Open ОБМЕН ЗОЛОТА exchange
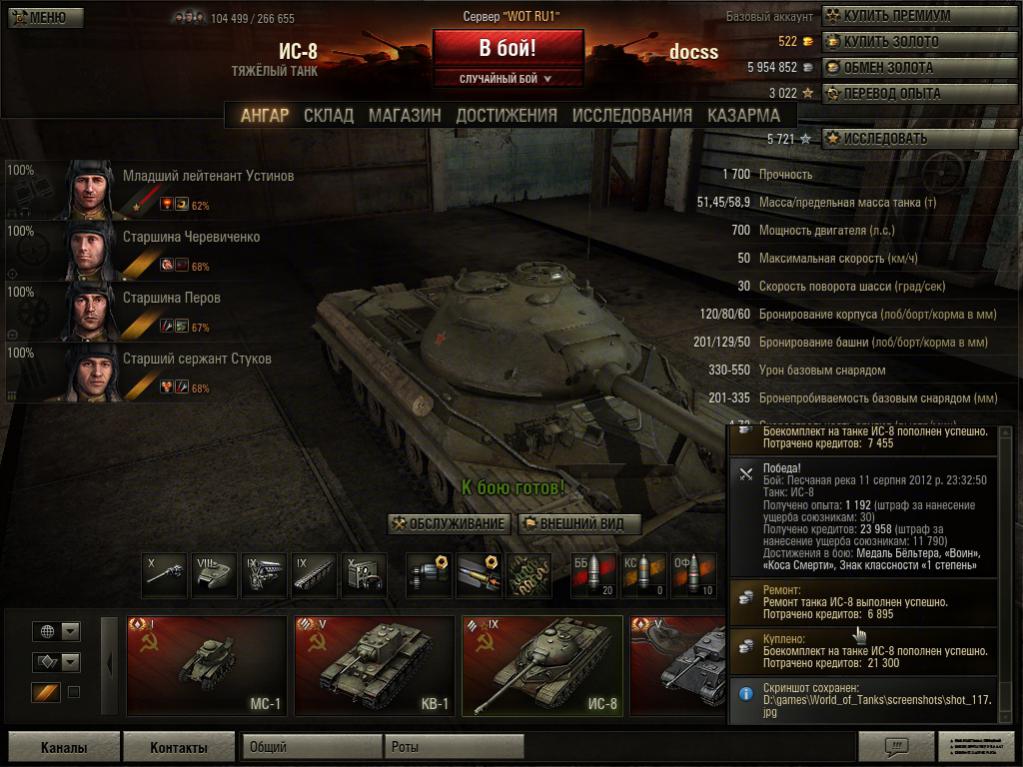The height and width of the screenshot is (767, 1023). (x=919, y=67)
